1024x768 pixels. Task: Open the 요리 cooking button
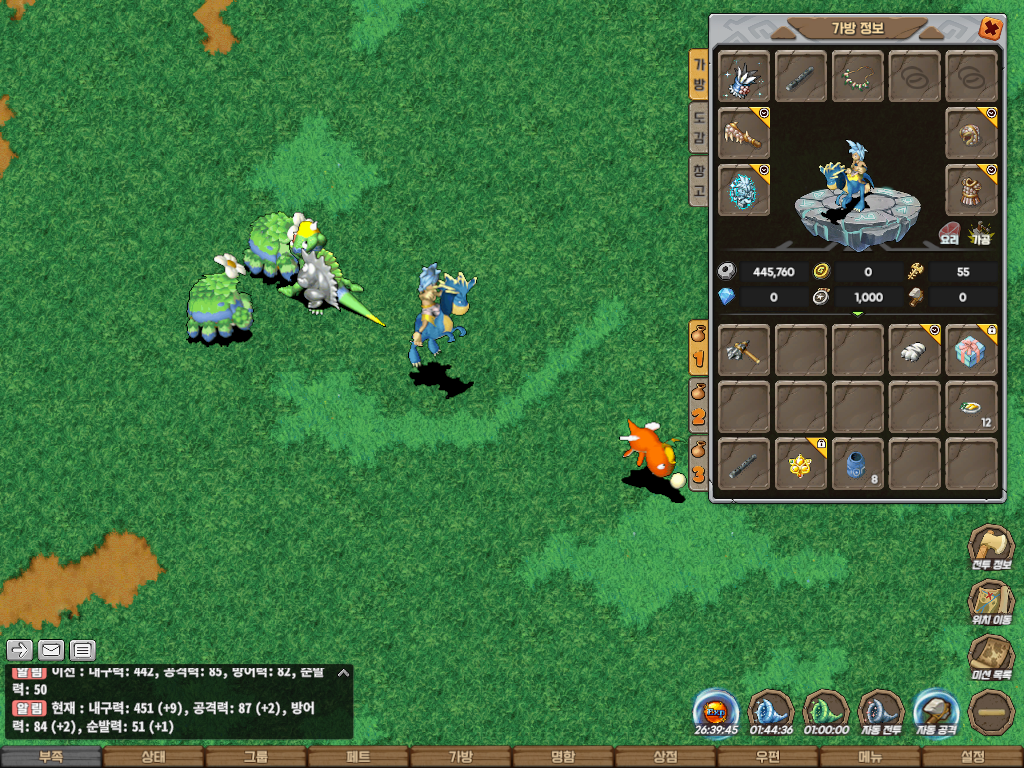click(949, 235)
